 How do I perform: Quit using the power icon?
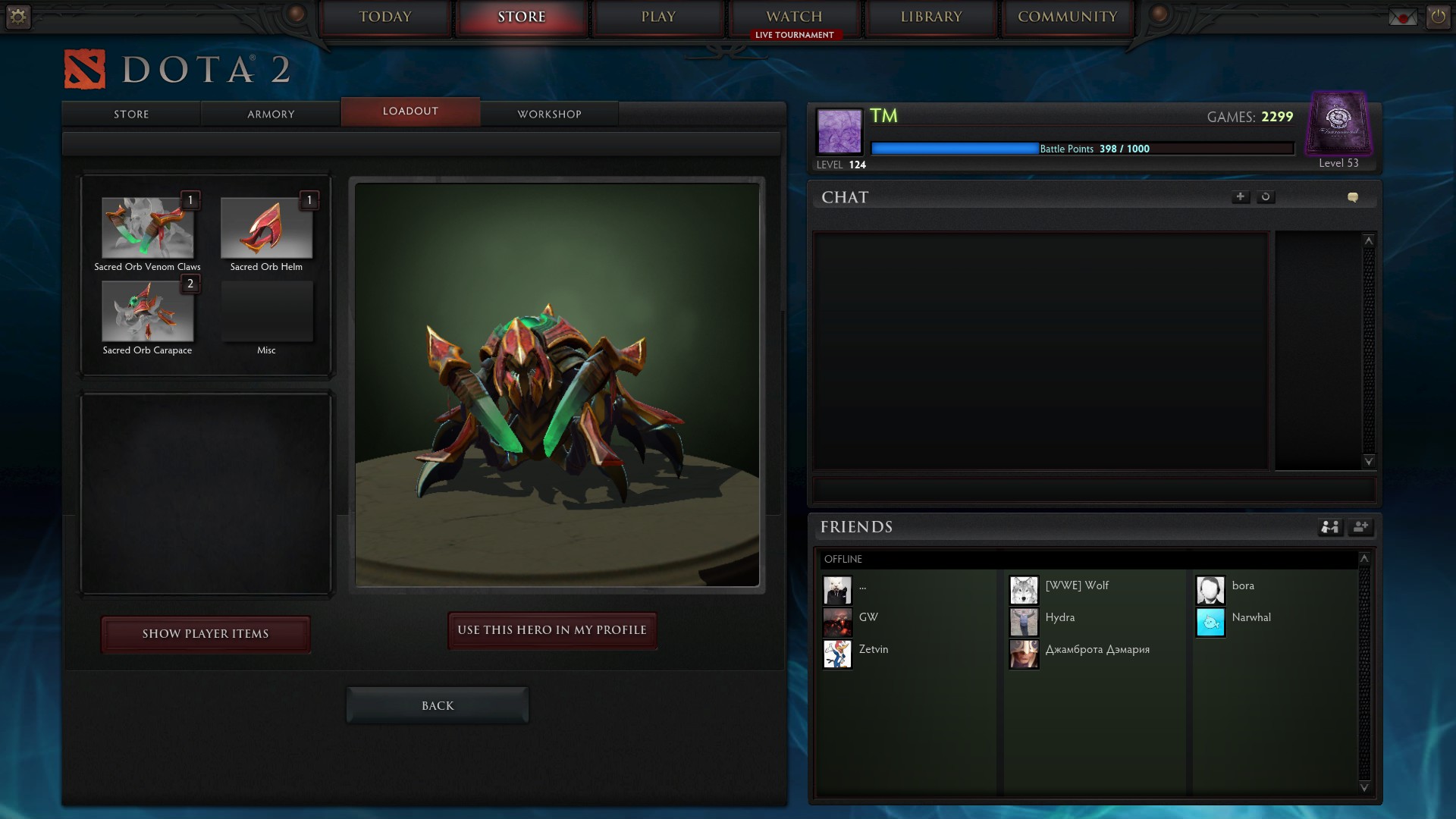pos(1438,16)
